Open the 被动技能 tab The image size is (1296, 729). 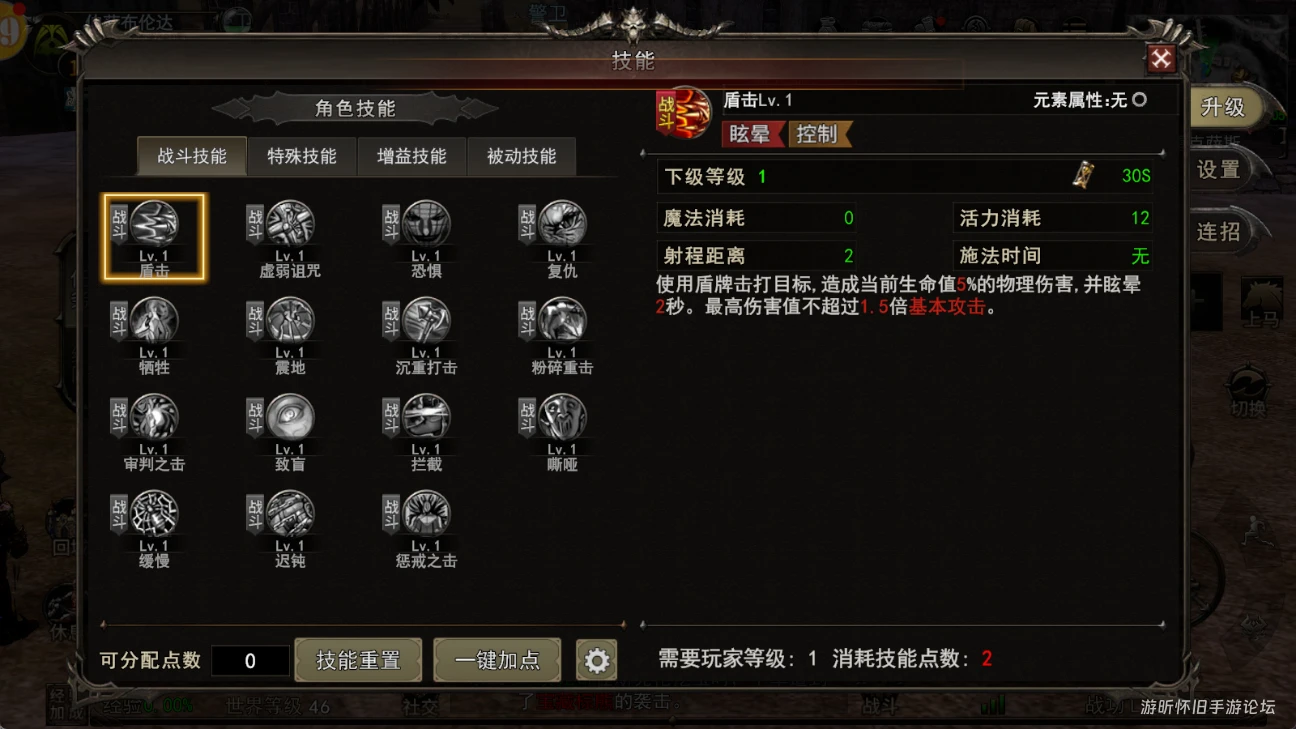tap(522, 156)
